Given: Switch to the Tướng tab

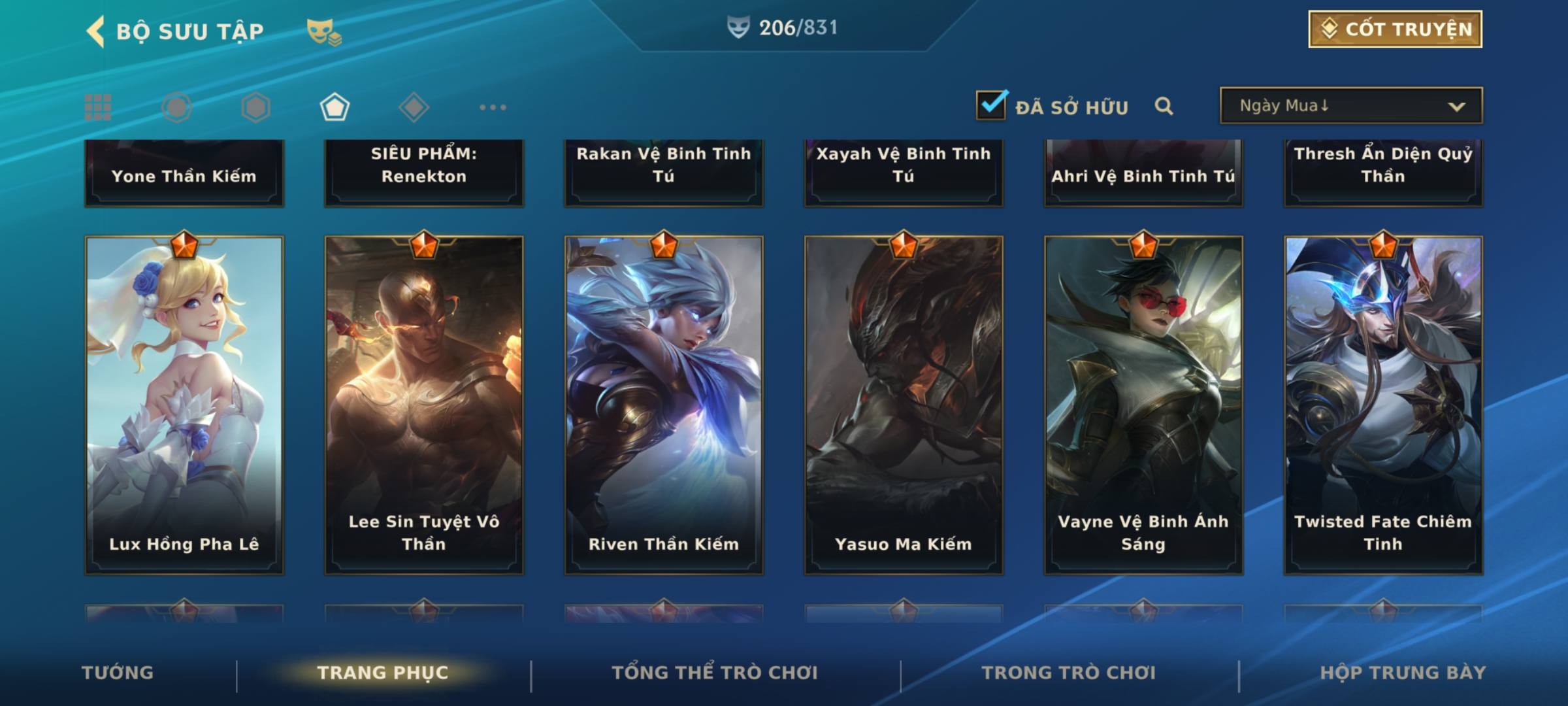Looking at the screenshot, I should point(118,673).
